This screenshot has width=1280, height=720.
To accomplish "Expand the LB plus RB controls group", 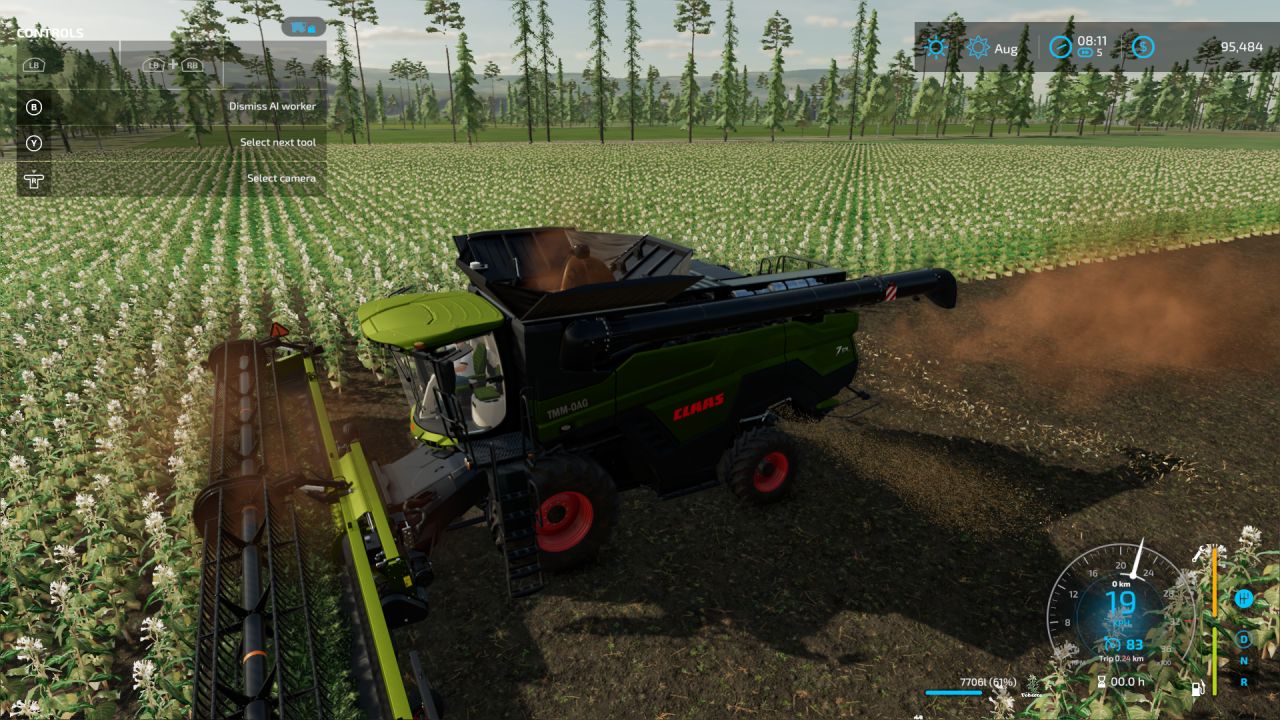I will coord(175,65).
